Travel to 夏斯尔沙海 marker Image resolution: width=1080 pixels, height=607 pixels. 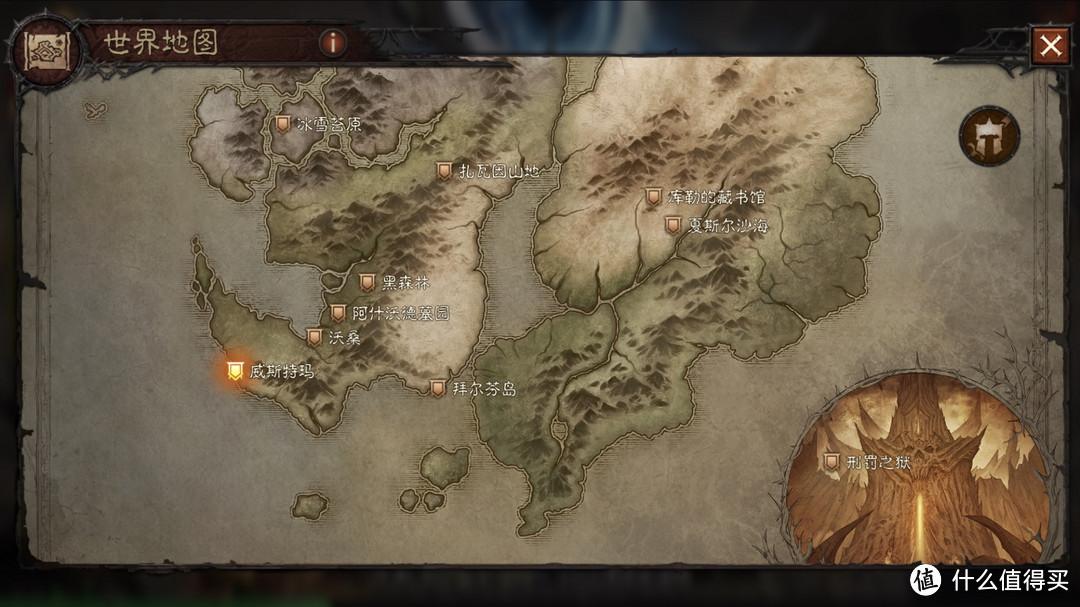click(x=673, y=225)
